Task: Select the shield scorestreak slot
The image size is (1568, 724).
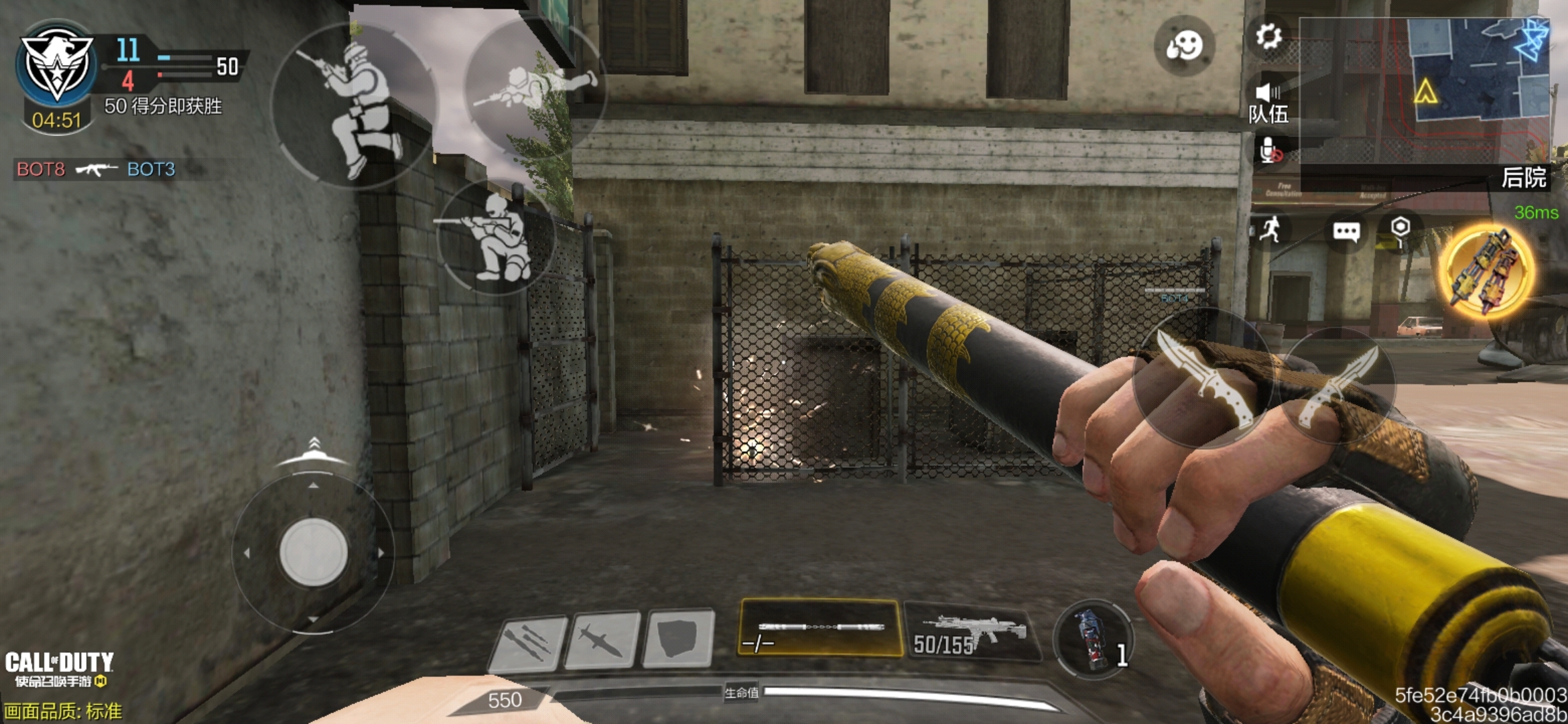Action: (x=677, y=639)
